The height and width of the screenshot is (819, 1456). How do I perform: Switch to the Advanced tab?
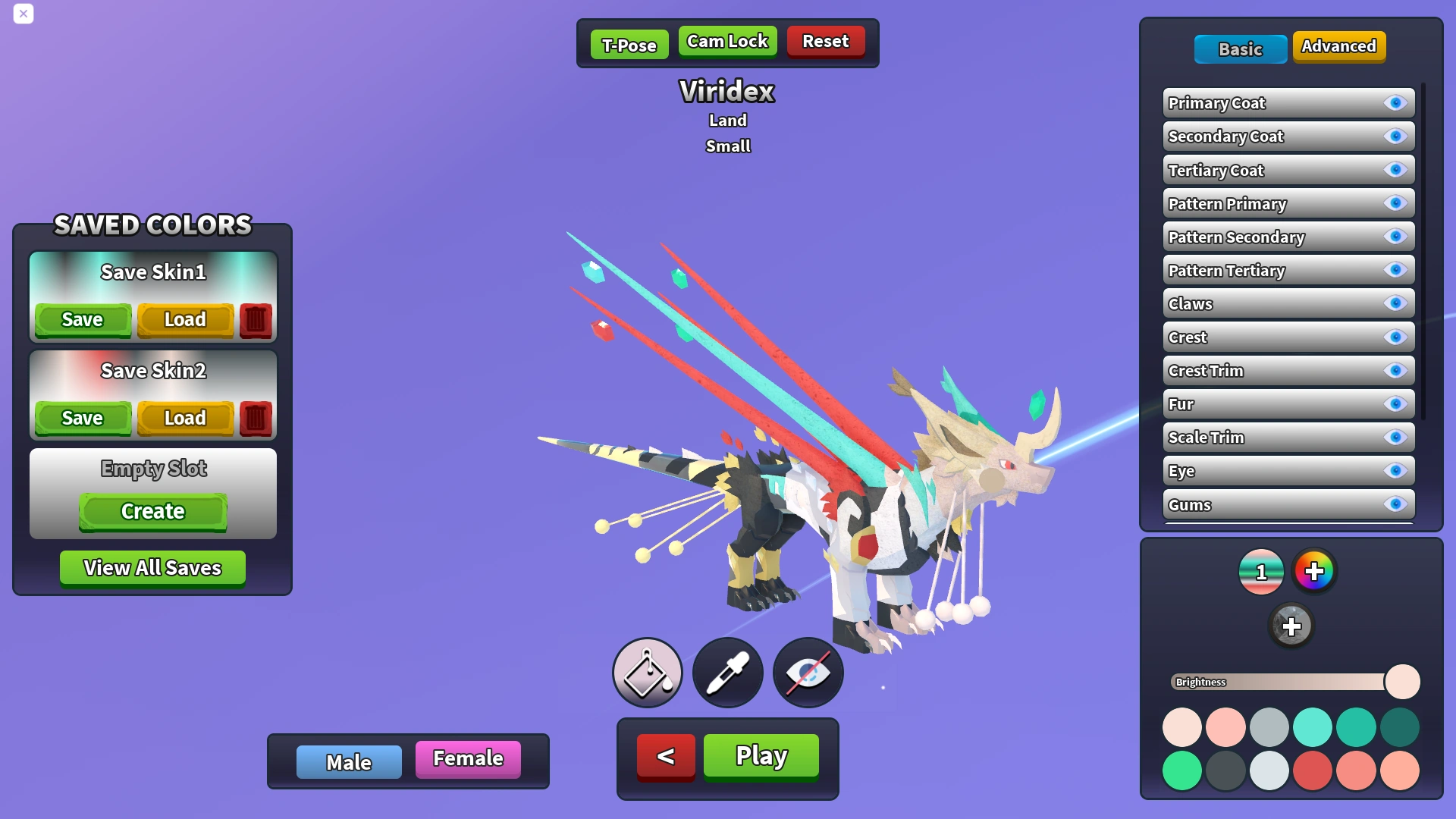tap(1339, 46)
